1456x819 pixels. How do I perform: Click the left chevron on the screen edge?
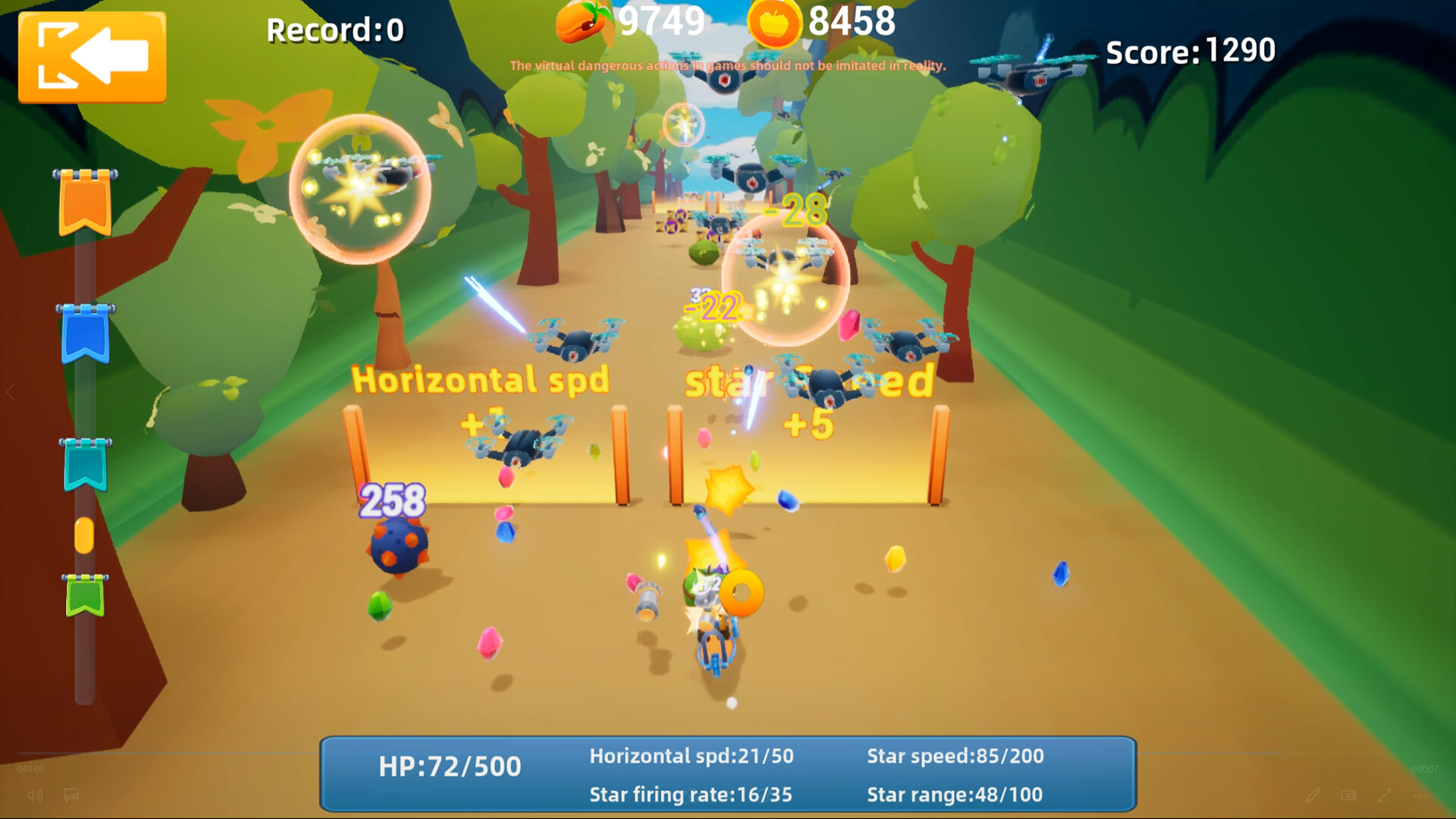click(x=11, y=392)
